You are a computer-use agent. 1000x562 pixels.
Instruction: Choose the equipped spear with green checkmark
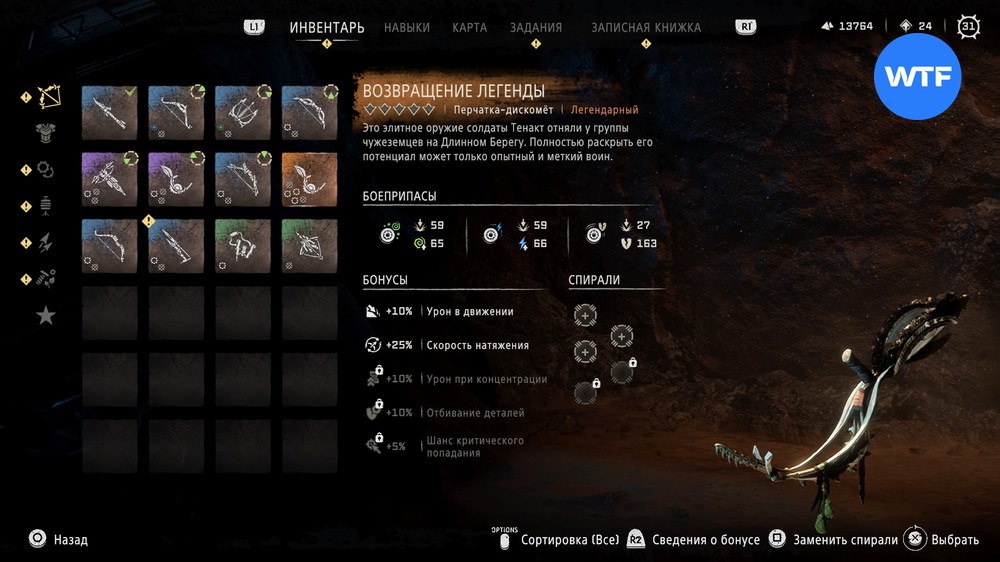click(109, 112)
